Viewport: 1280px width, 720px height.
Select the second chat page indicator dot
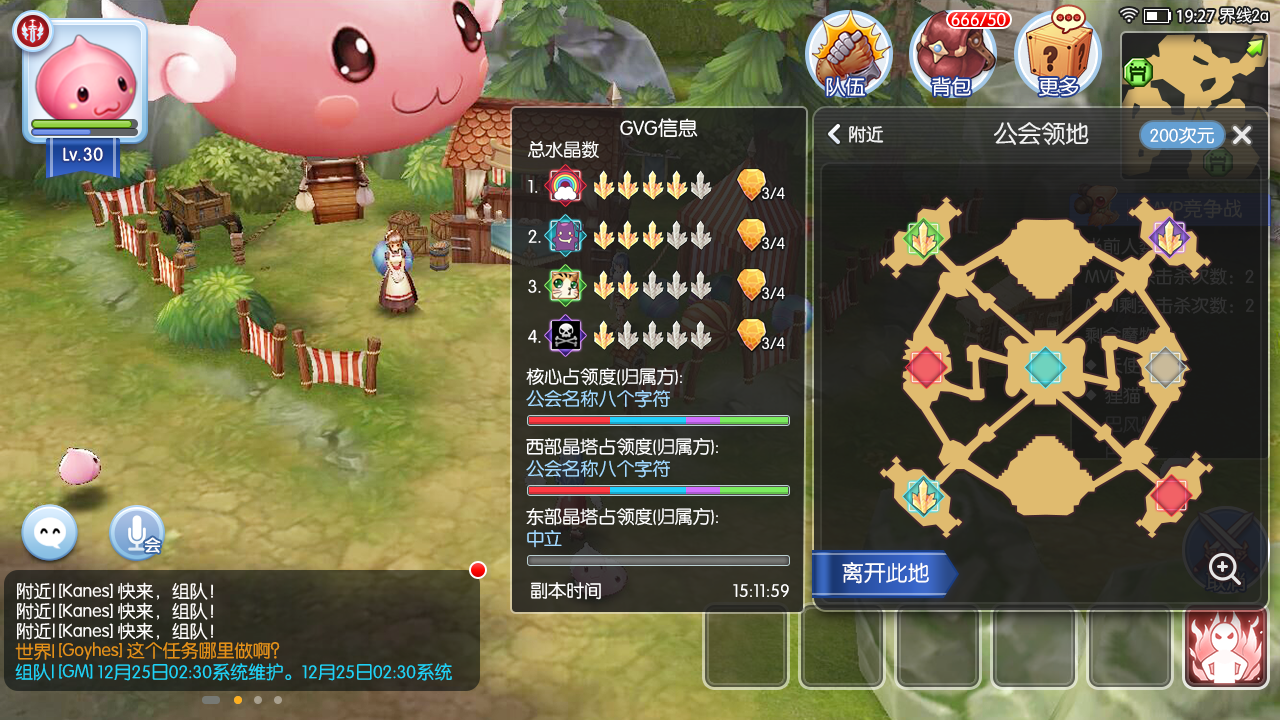tap(237, 700)
